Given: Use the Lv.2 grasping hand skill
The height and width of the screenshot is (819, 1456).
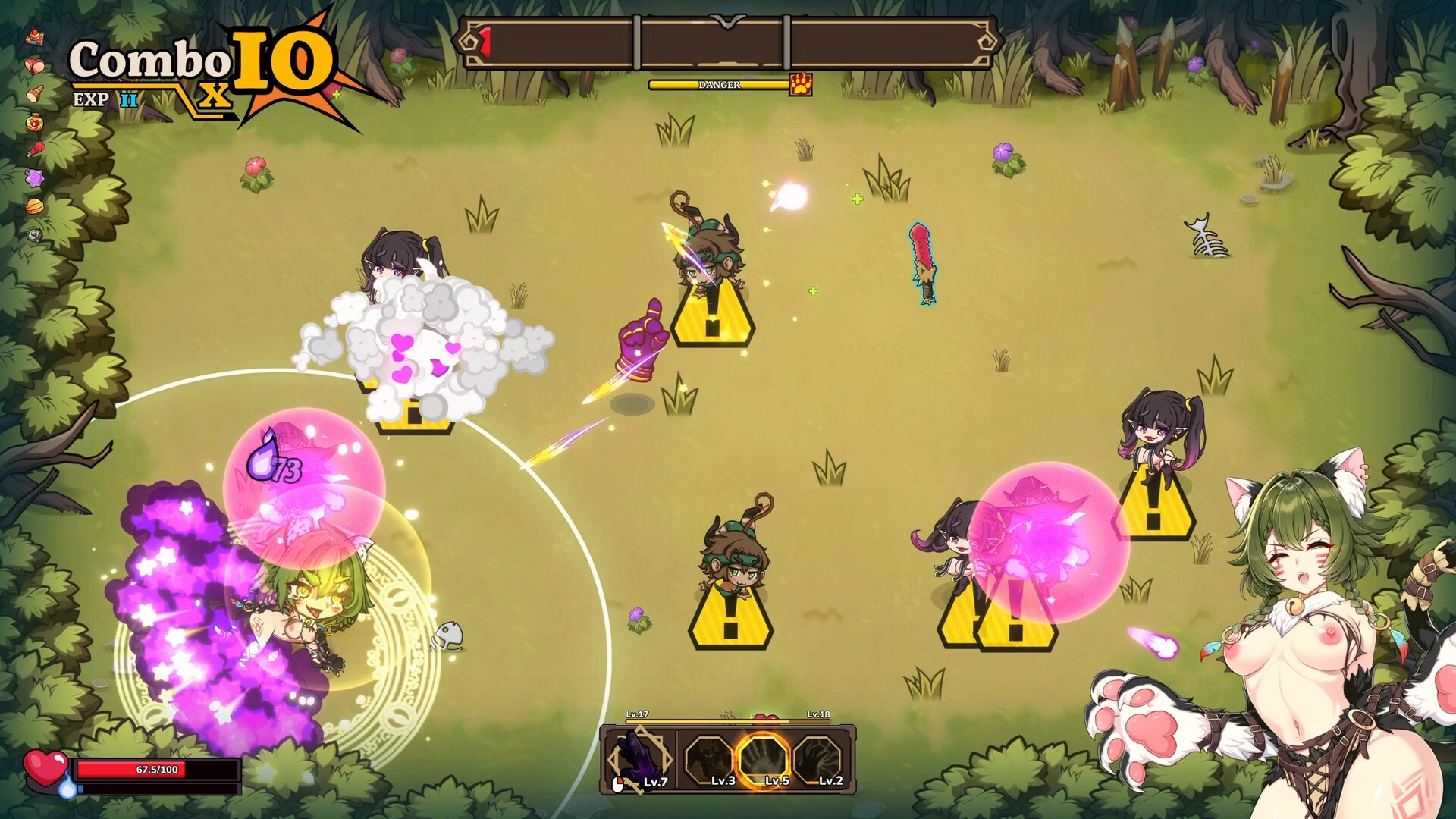Looking at the screenshot, I should click(x=819, y=759).
